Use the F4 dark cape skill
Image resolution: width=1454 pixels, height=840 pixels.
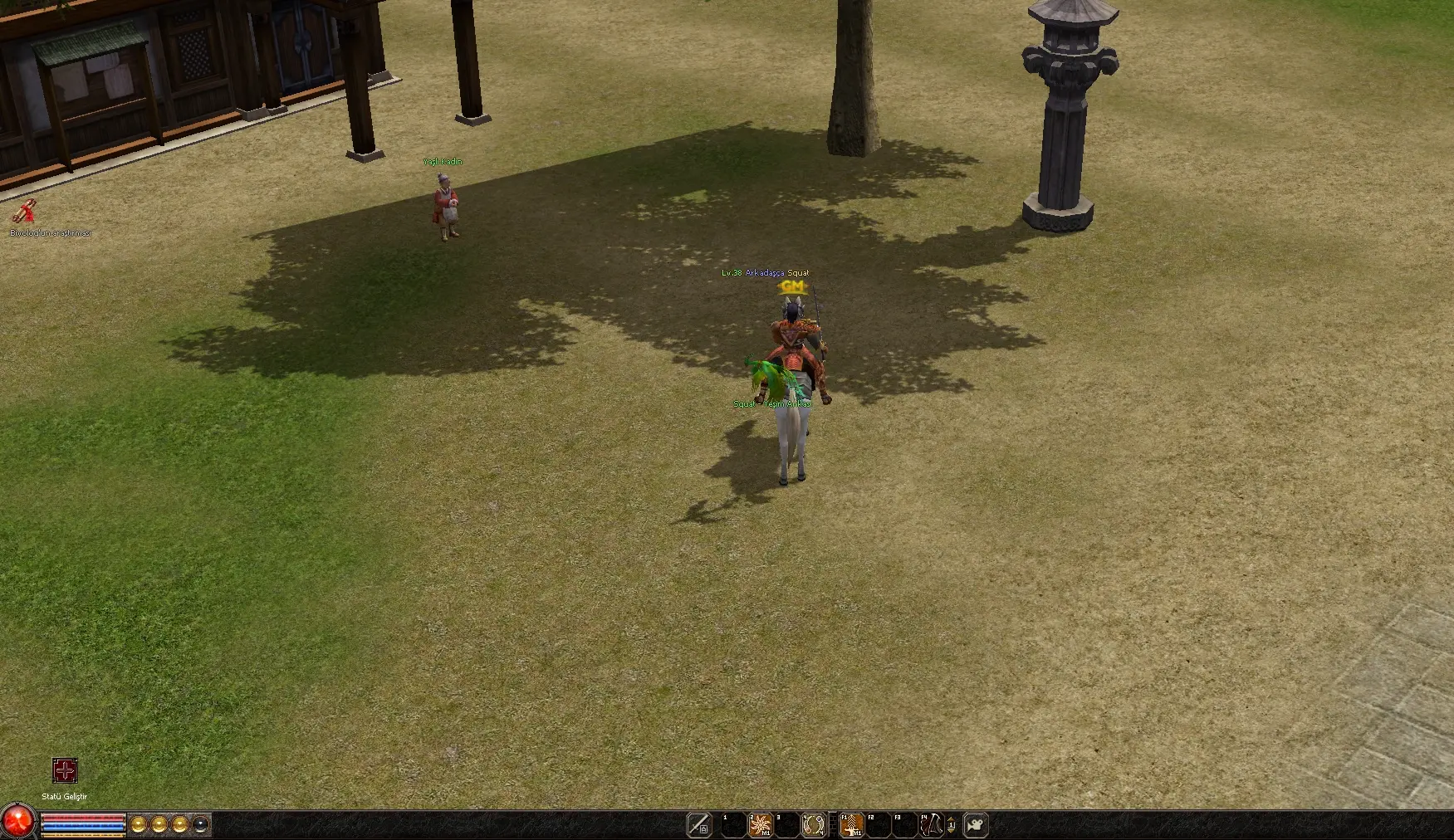tap(932, 825)
